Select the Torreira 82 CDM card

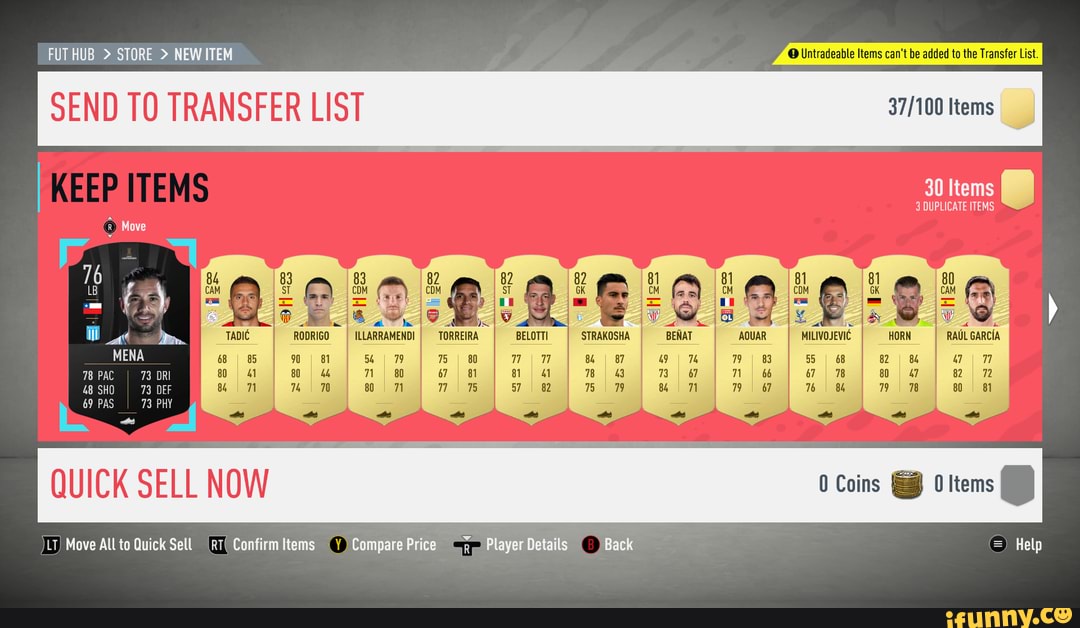coord(458,340)
